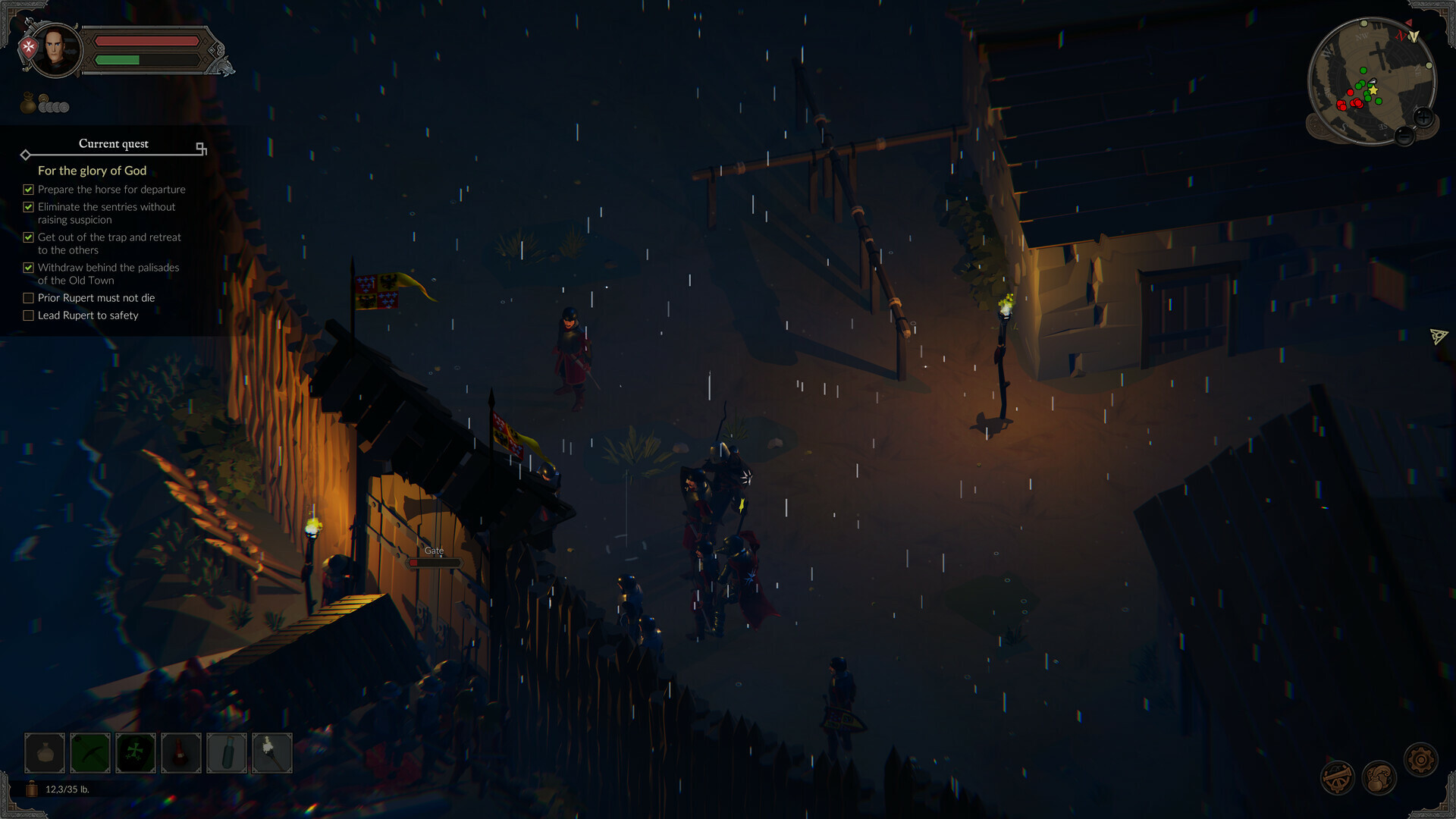
Task: Check the 'Lead Rupert to safety' objective
Action: coord(28,315)
